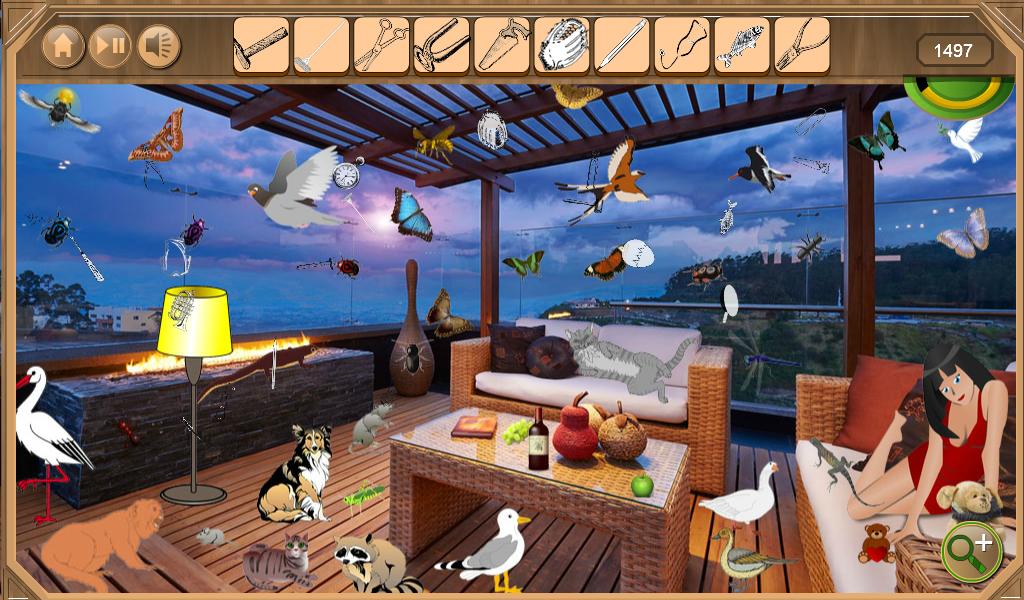Choose the rake item slot
This screenshot has width=1024, height=600.
pyautogui.click(x=321, y=45)
